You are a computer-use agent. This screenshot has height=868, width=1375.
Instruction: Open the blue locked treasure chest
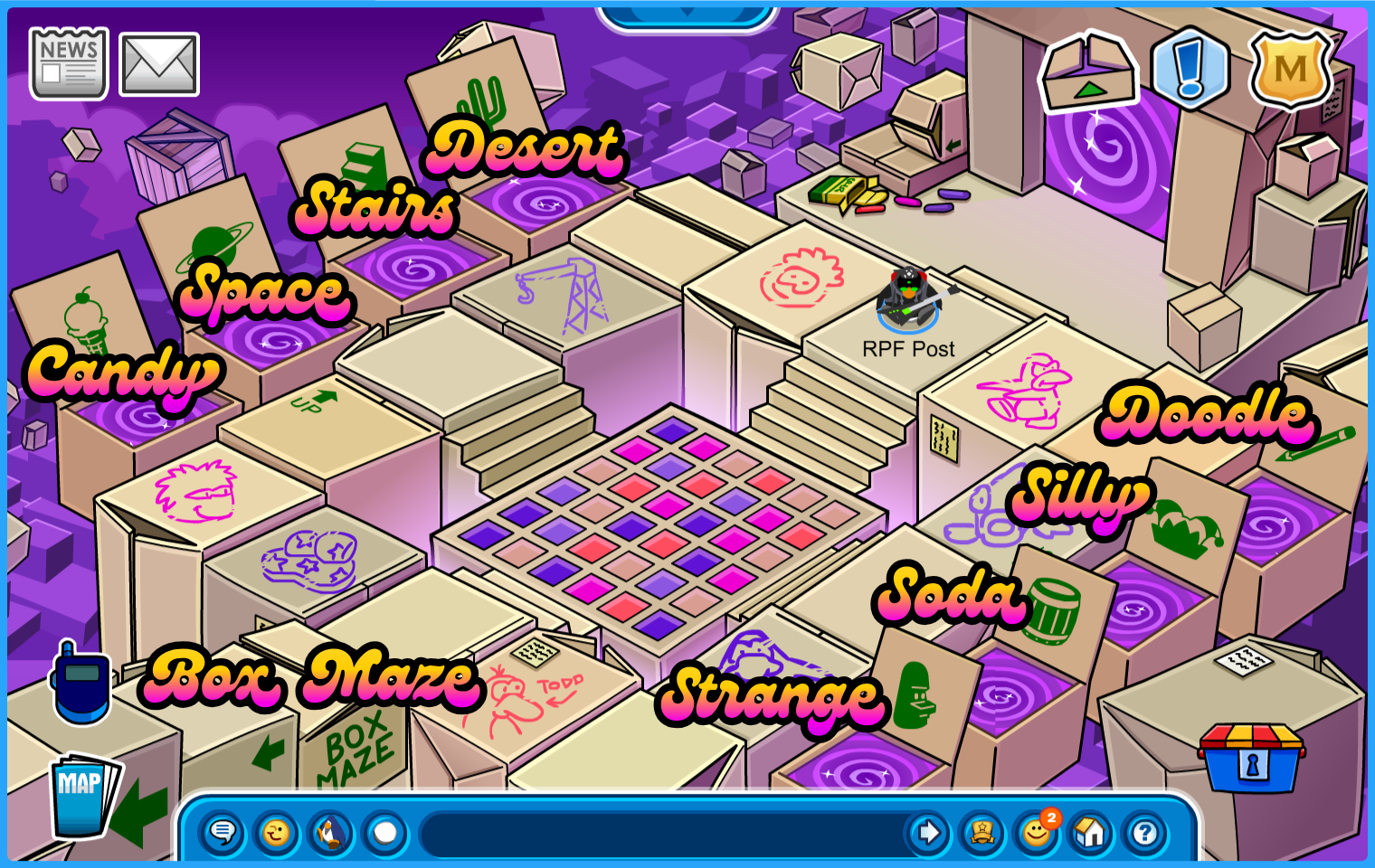pyautogui.click(x=1251, y=758)
